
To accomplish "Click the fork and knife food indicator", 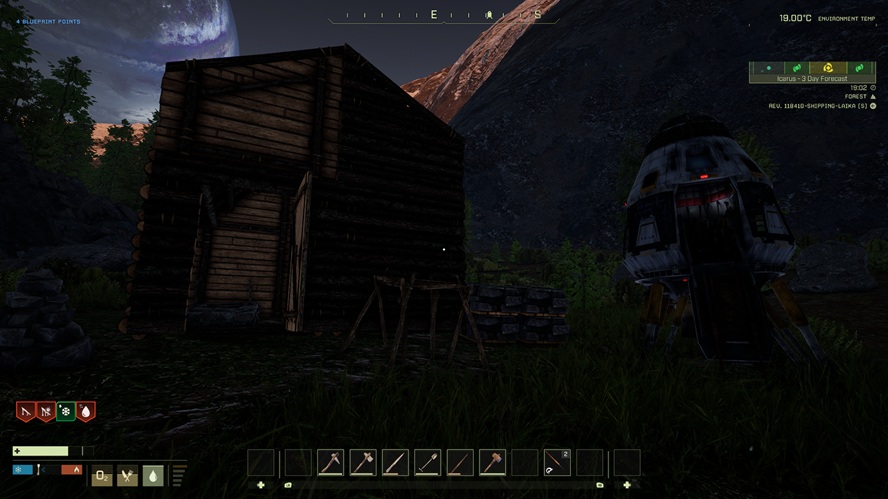I will 127,477.
